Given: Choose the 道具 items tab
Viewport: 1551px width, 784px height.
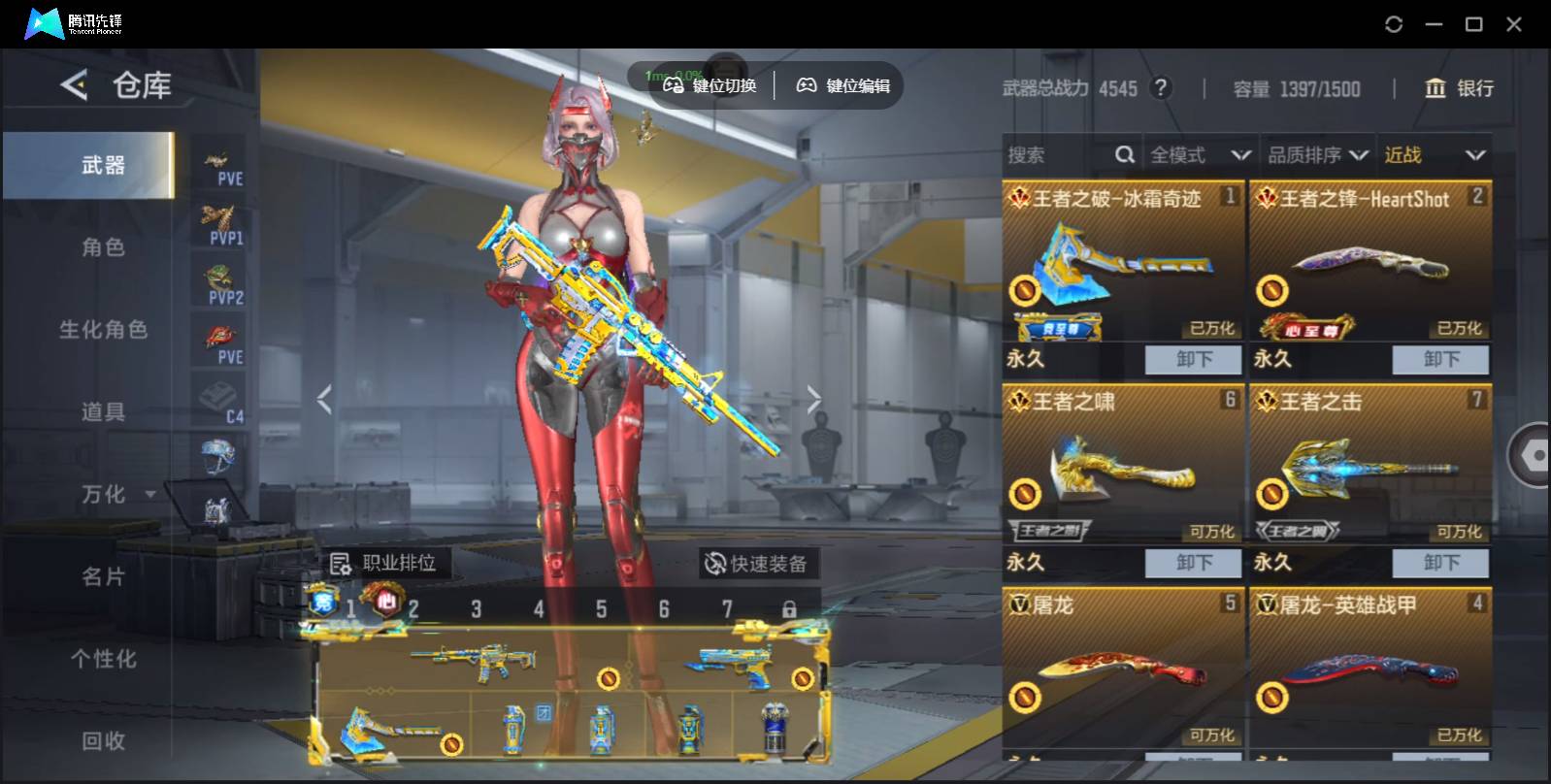Looking at the screenshot, I should [103, 412].
